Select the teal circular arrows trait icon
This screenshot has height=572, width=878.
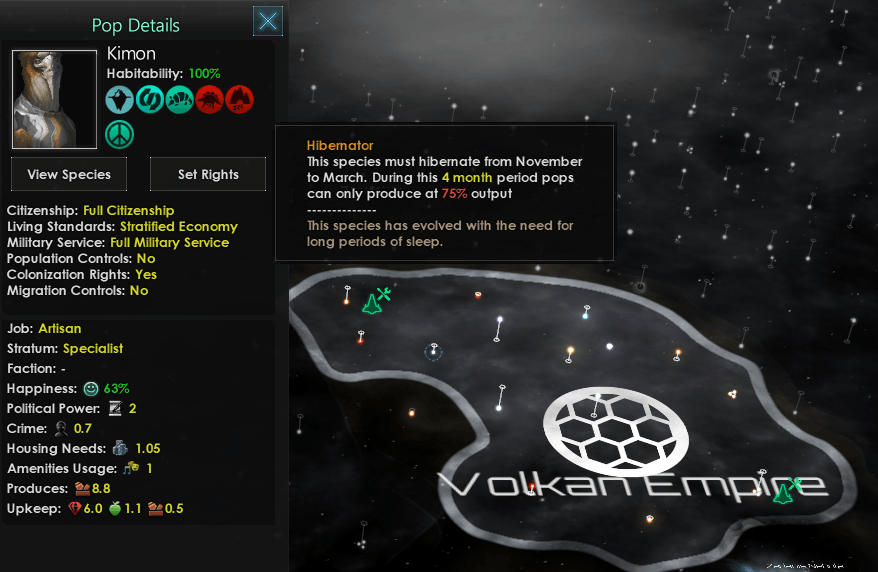click(150, 99)
